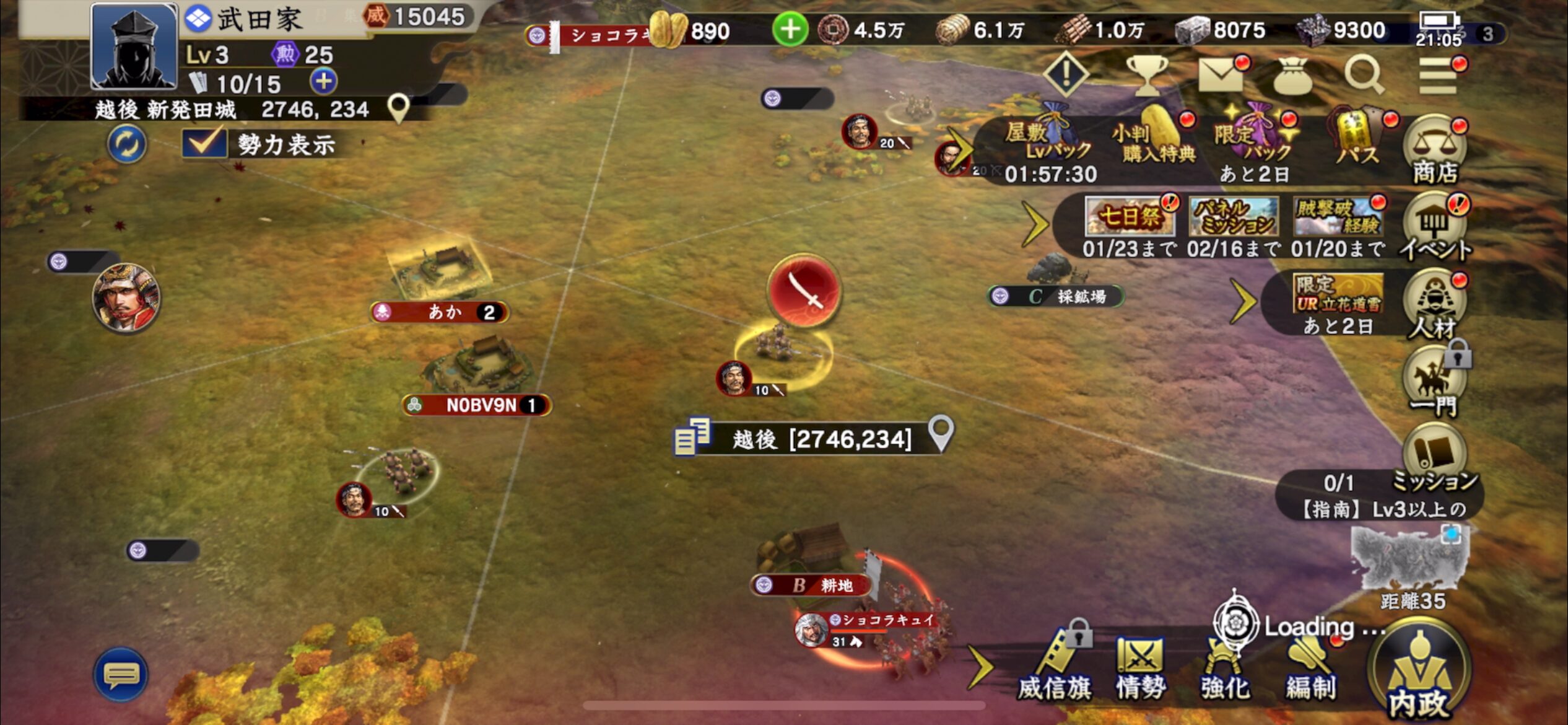Open the 人材 personnel menu
Image resolution: width=1568 pixels, height=725 pixels.
1434,305
